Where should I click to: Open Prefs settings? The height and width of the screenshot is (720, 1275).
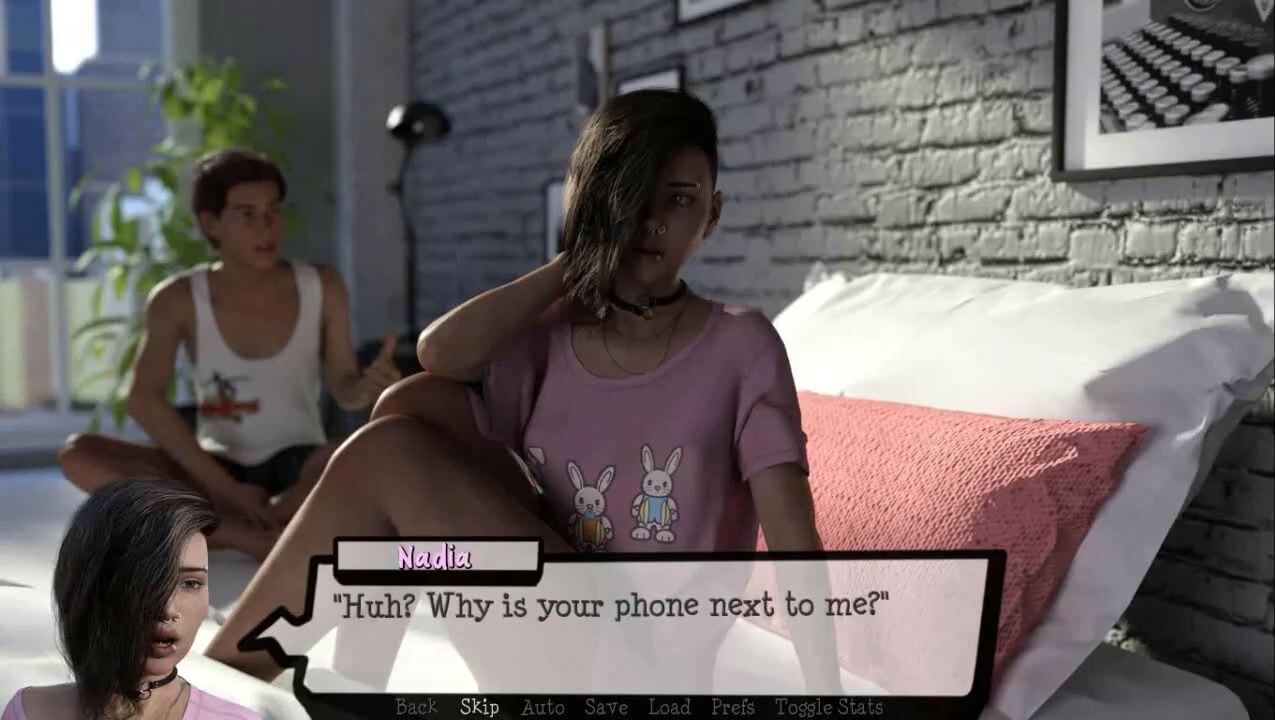click(x=732, y=707)
